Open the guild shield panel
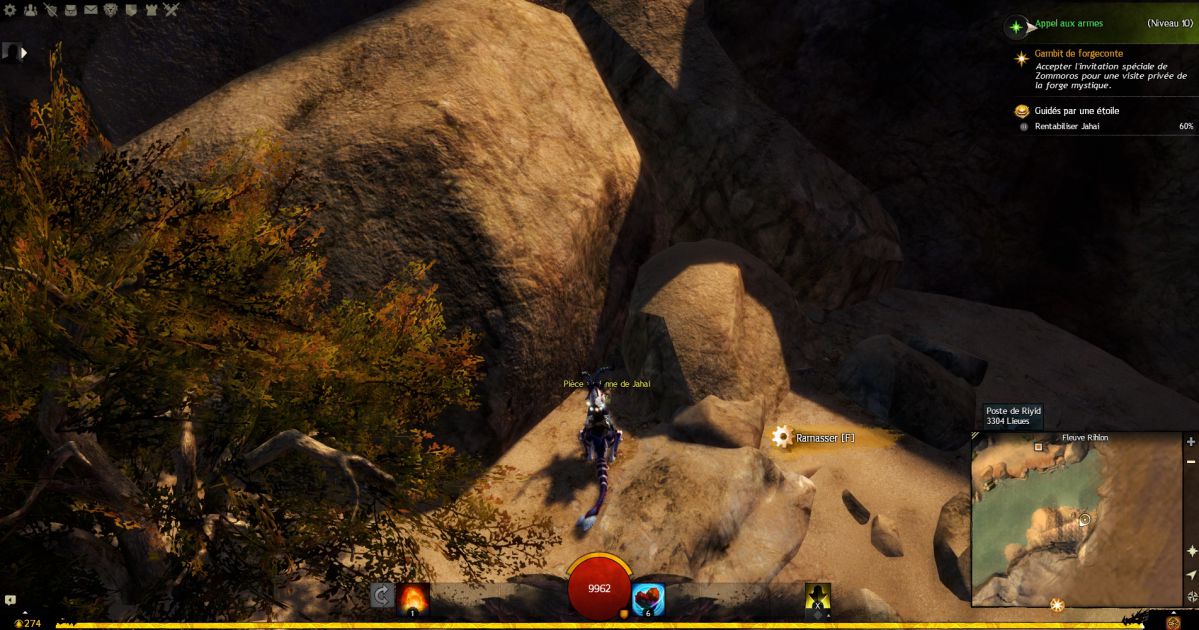This screenshot has height=630, width=1199. (130, 10)
